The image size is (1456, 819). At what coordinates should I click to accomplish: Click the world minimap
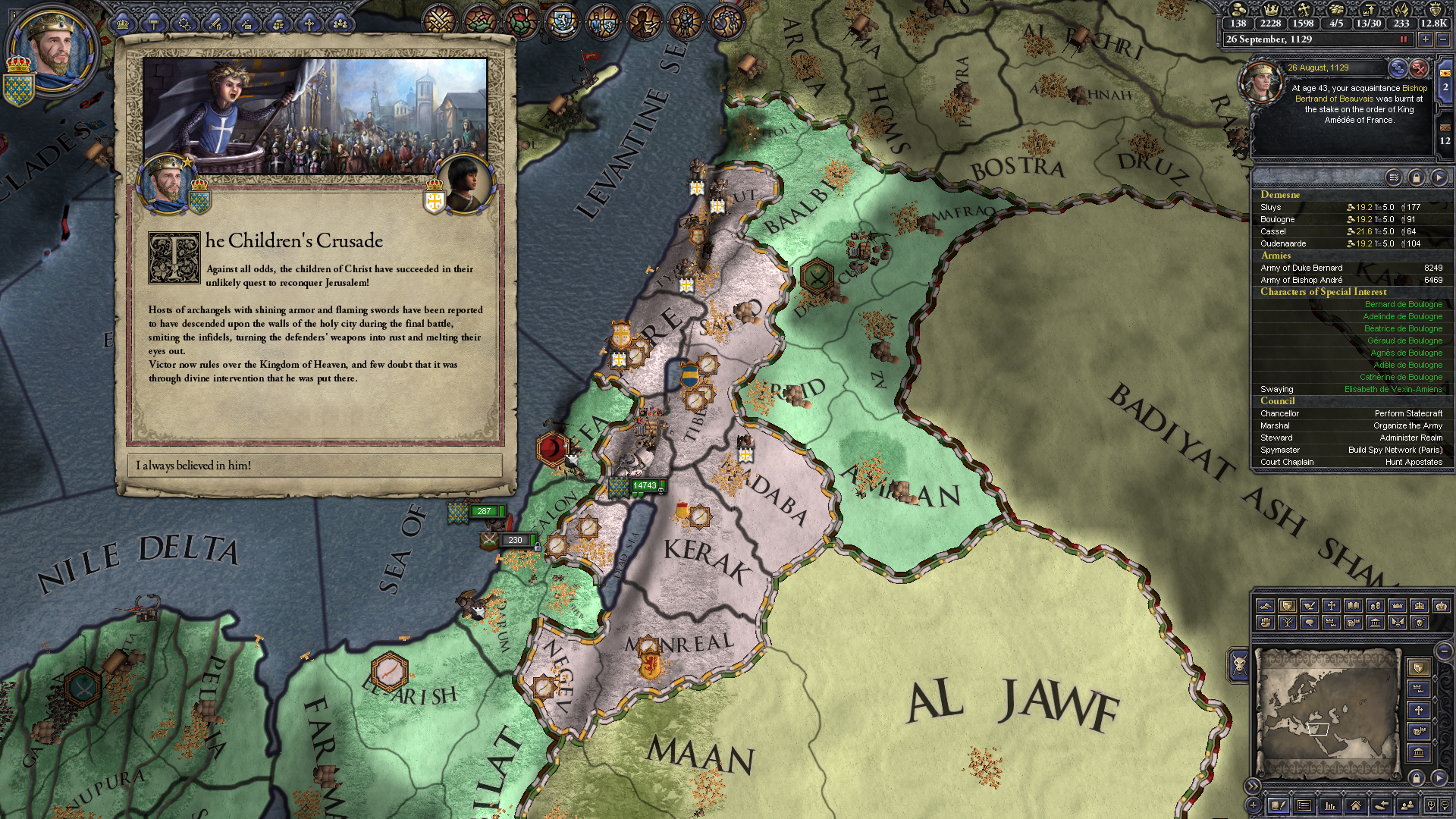(1327, 713)
